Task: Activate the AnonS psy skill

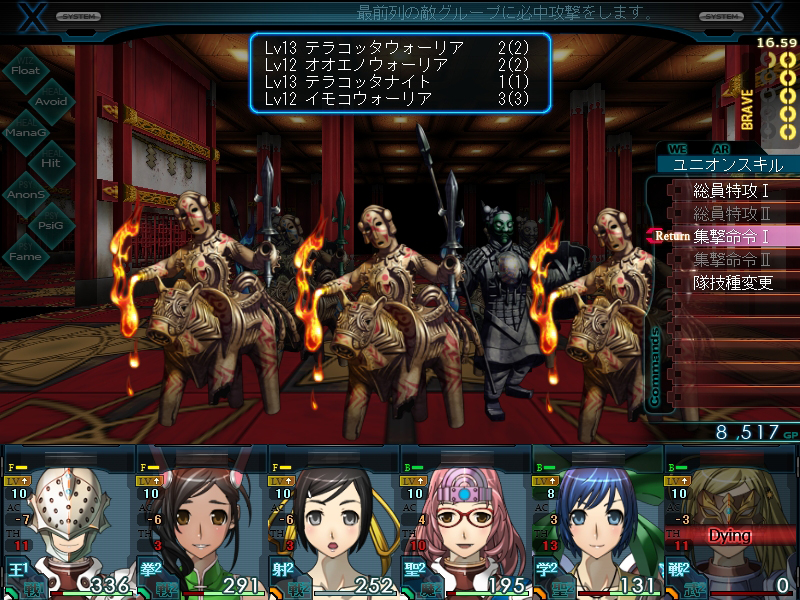Action: [26, 194]
